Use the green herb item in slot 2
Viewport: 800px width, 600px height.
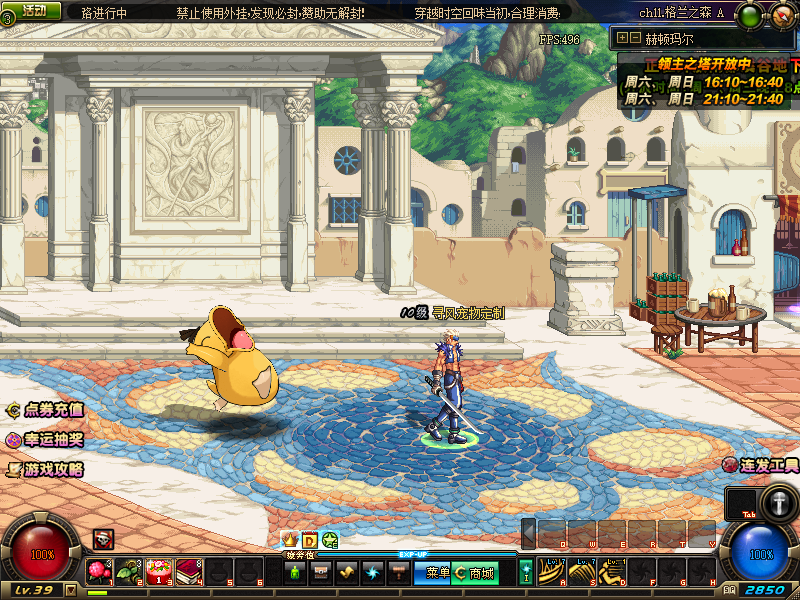pyautogui.click(x=128, y=572)
